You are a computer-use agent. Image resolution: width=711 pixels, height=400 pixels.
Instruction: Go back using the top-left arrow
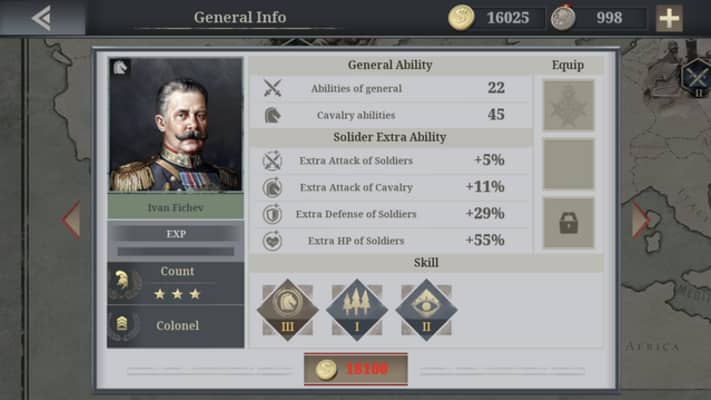click(x=41, y=17)
